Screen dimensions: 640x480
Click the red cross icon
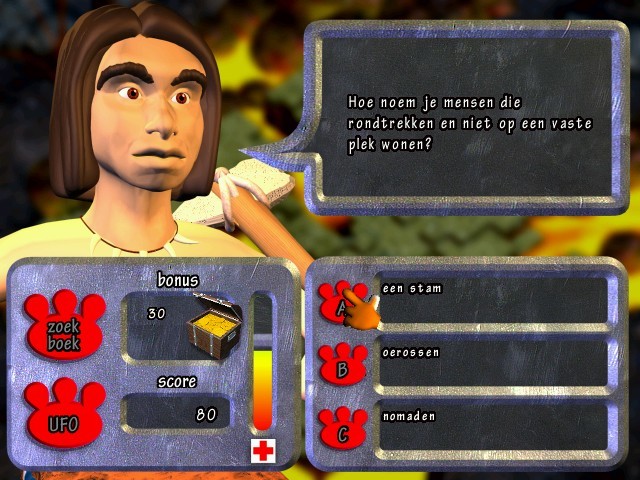pos(263,451)
